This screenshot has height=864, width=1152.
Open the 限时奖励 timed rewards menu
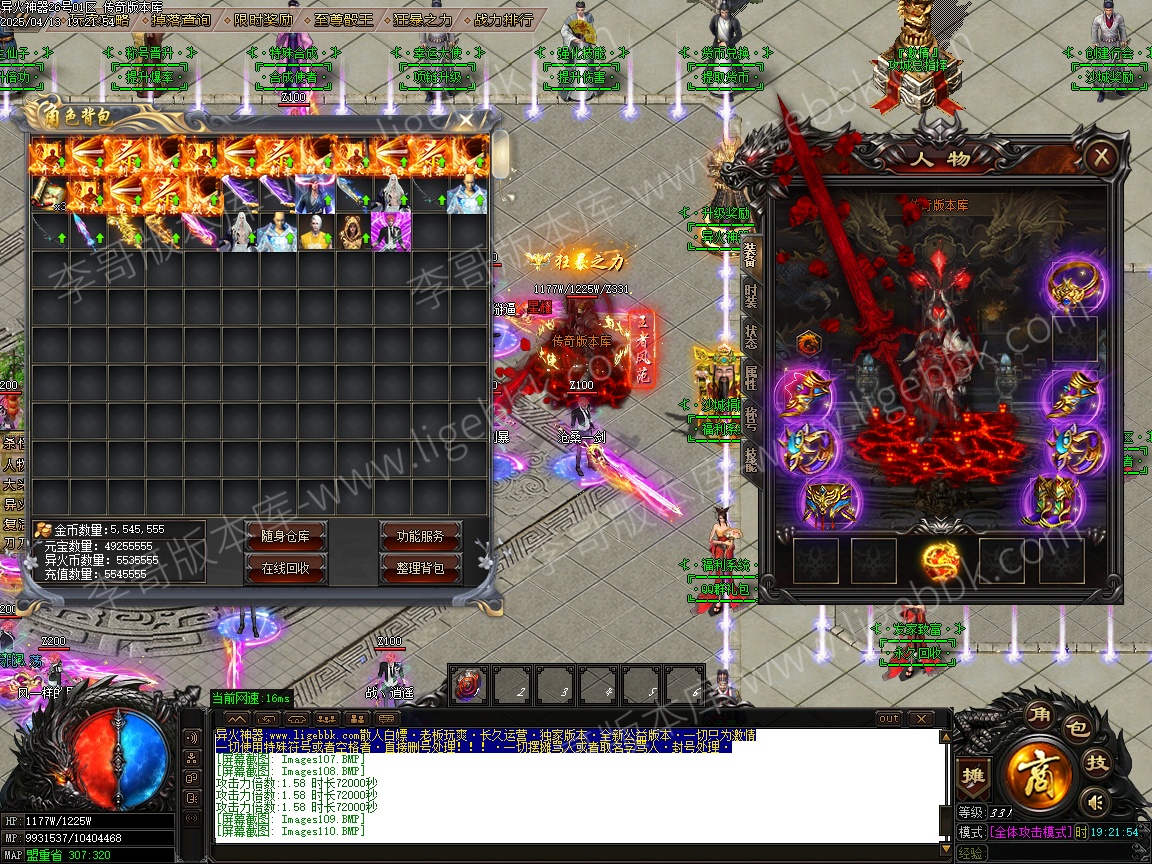click(x=263, y=19)
